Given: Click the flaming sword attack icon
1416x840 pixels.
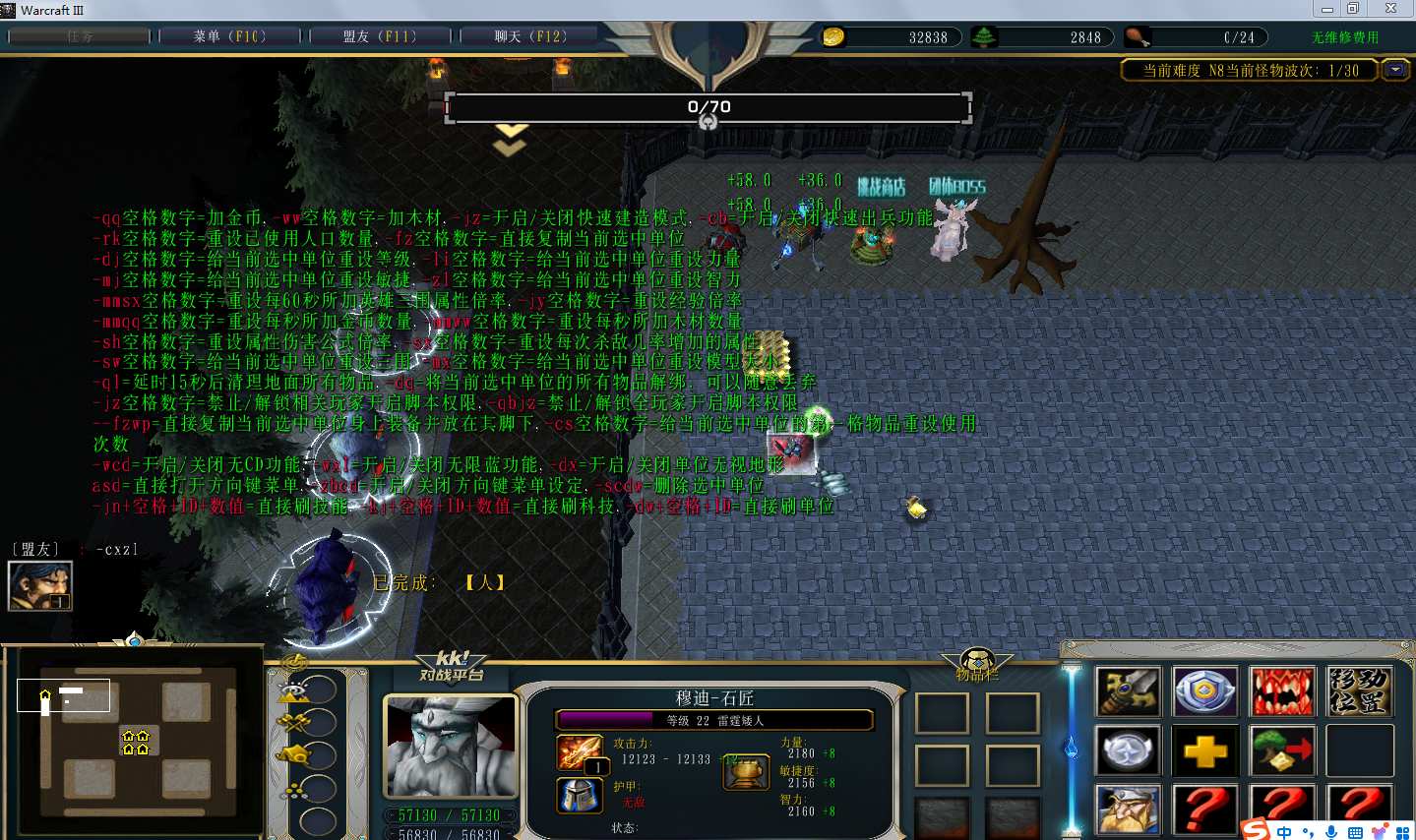Looking at the screenshot, I should (580, 753).
